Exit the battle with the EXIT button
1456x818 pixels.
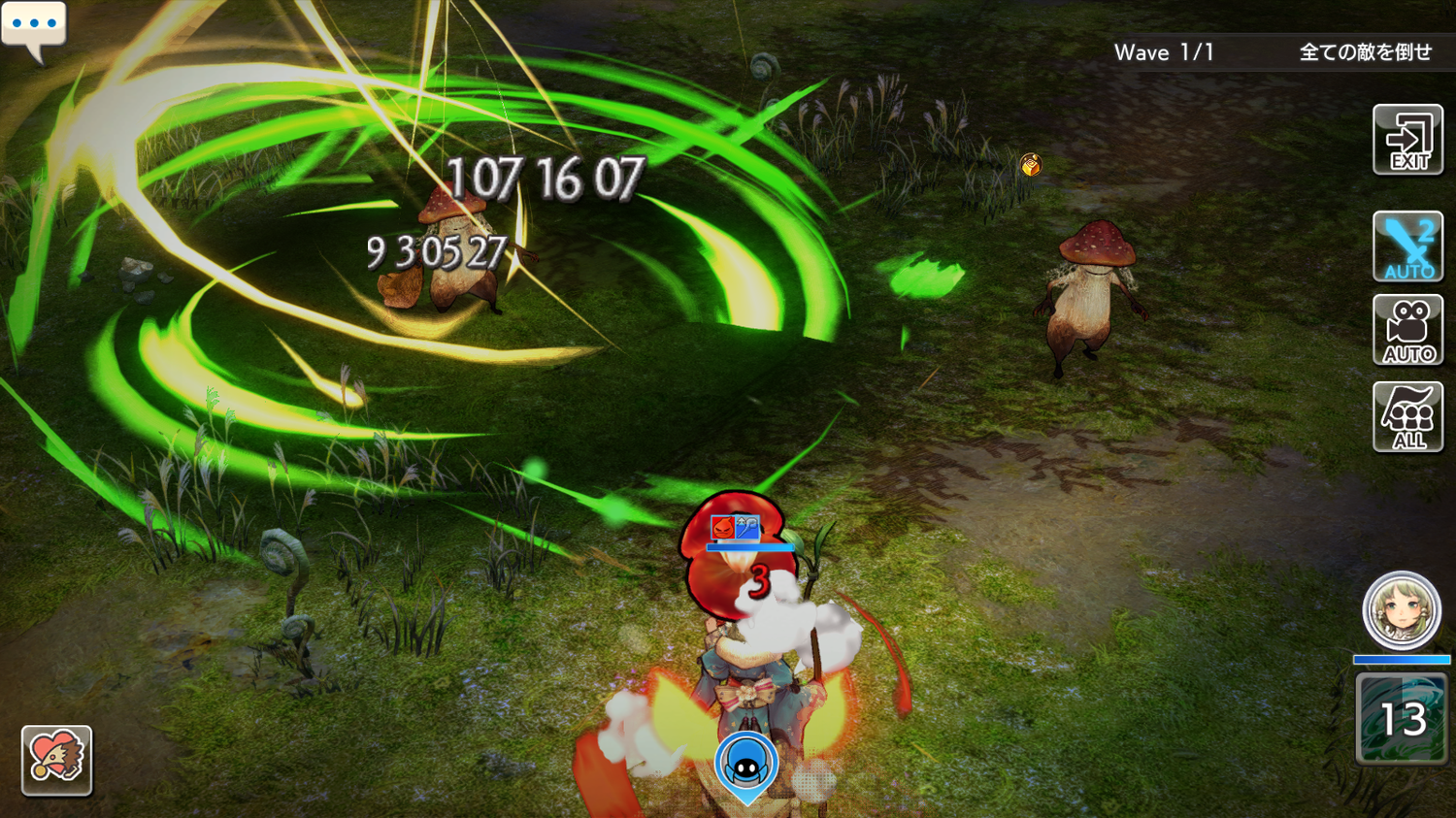(x=1407, y=141)
